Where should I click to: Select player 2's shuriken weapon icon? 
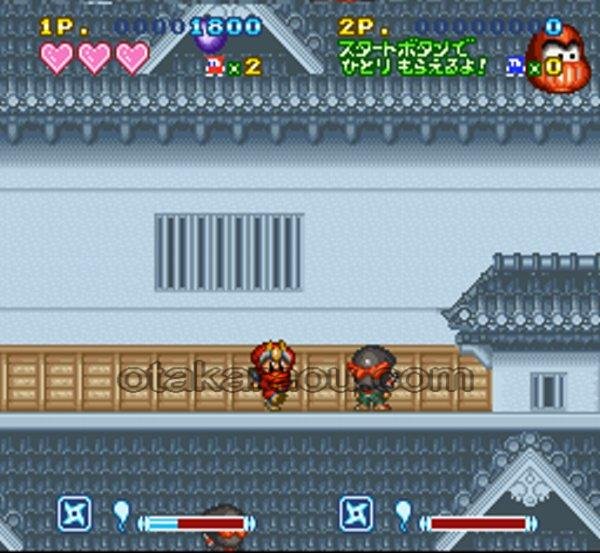(357, 514)
